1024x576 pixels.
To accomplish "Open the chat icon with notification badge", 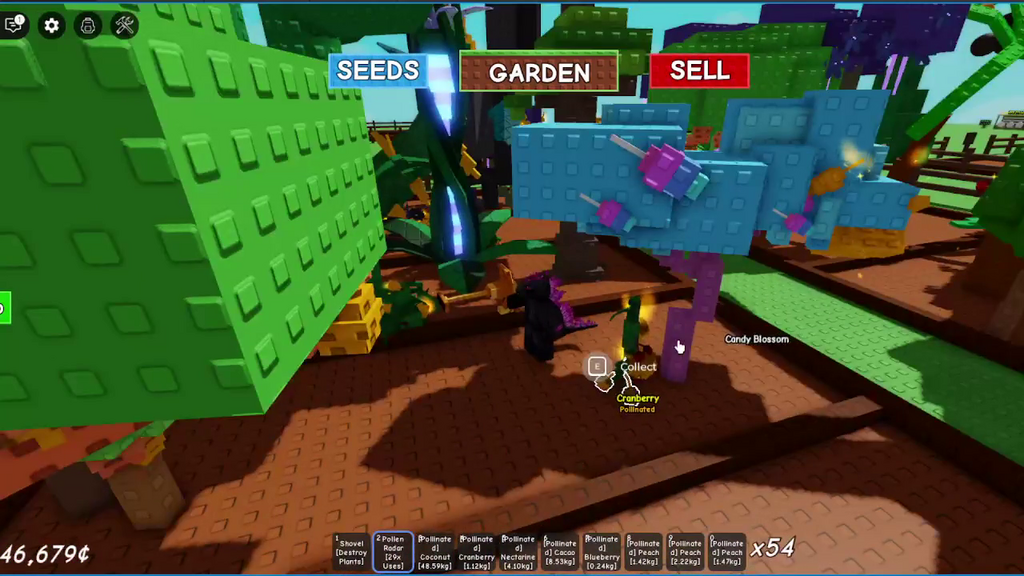I will coord(14,25).
